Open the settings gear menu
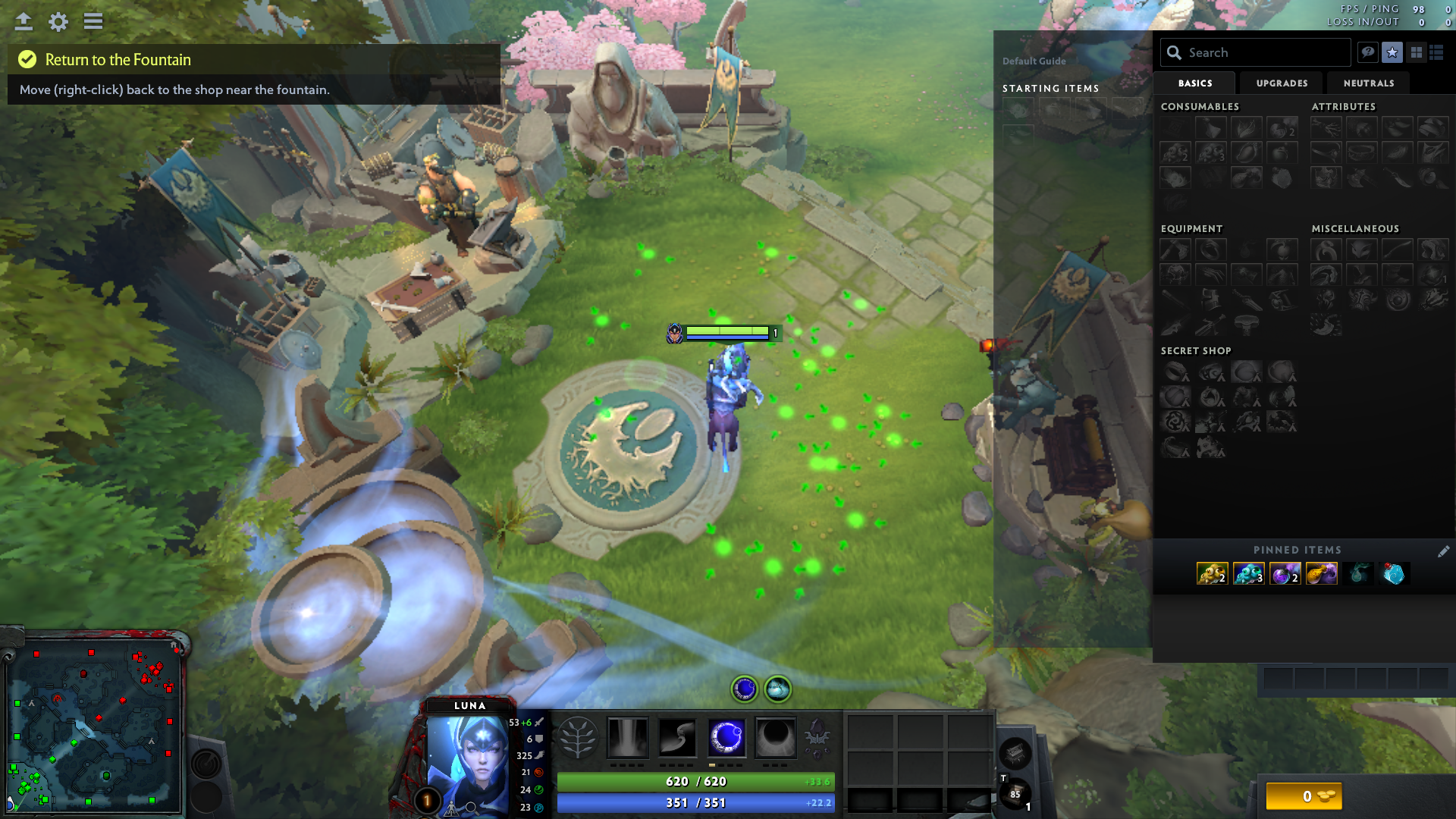This screenshot has width=1456, height=819. click(x=58, y=21)
